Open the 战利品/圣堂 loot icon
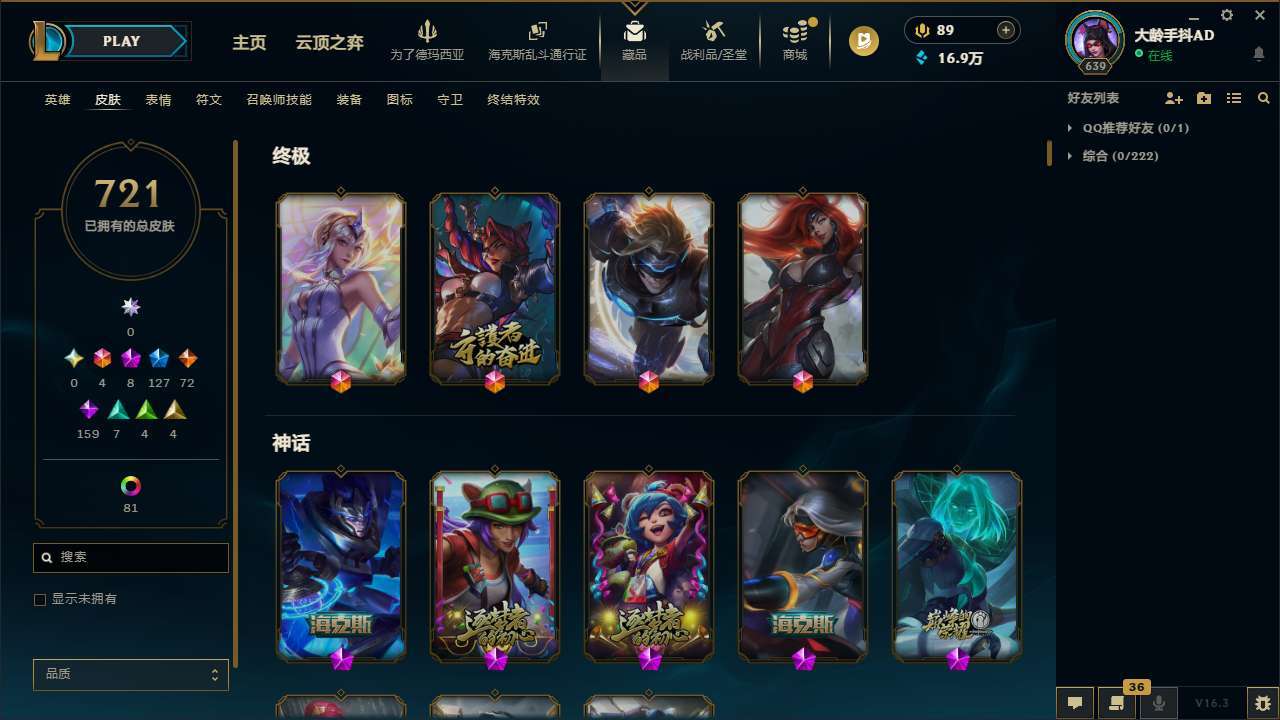Image resolution: width=1280 pixels, height=720 pixels. [713, 40]
